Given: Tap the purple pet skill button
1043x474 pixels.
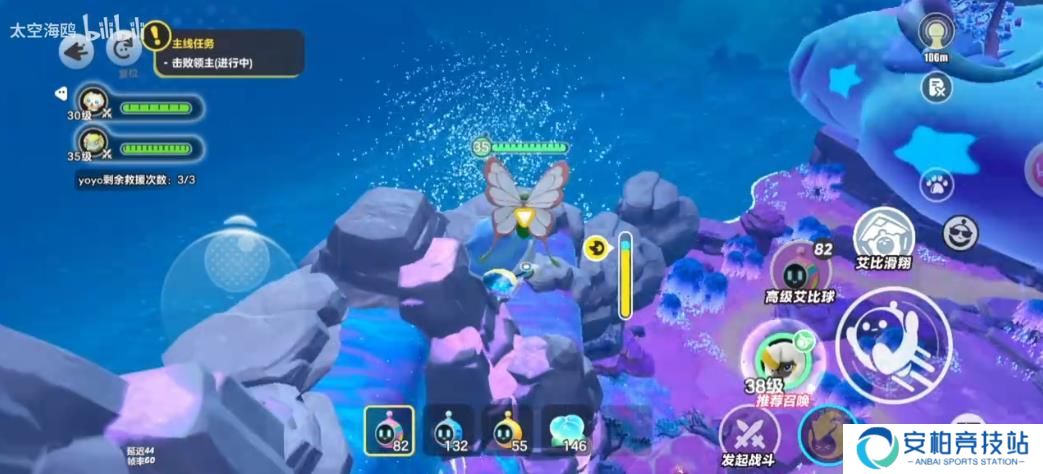Looking at the screenshot, I should (826, 433).
